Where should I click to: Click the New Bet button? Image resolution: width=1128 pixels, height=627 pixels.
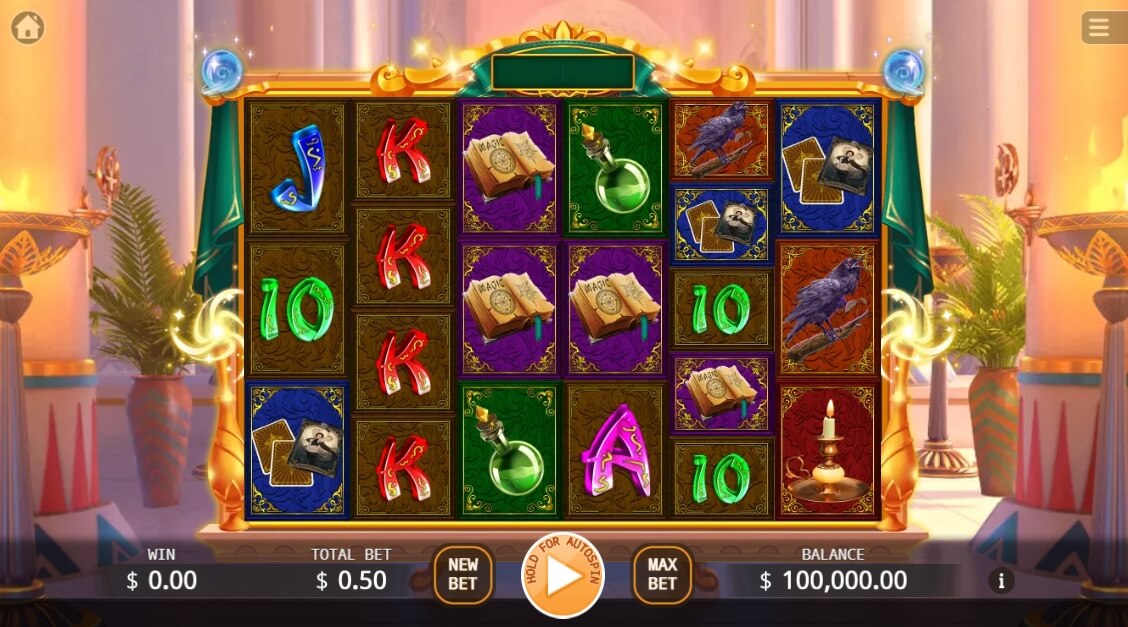pyautogui.click(x=462, y=574)
